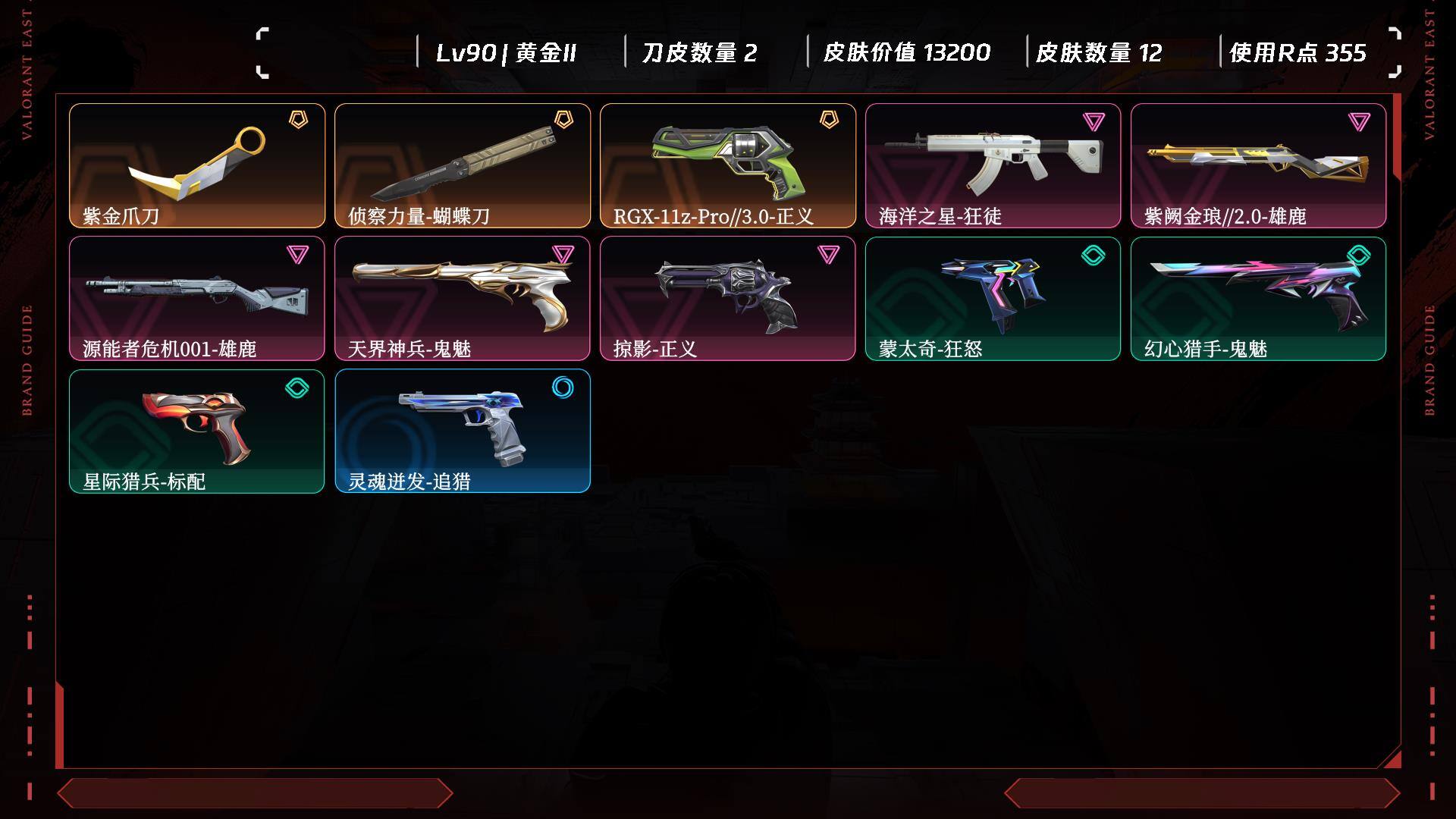Select the 源能者危机001-雄鹿 shotgun skin
This screenshot has width=1456, height=819.
(197, 298)
